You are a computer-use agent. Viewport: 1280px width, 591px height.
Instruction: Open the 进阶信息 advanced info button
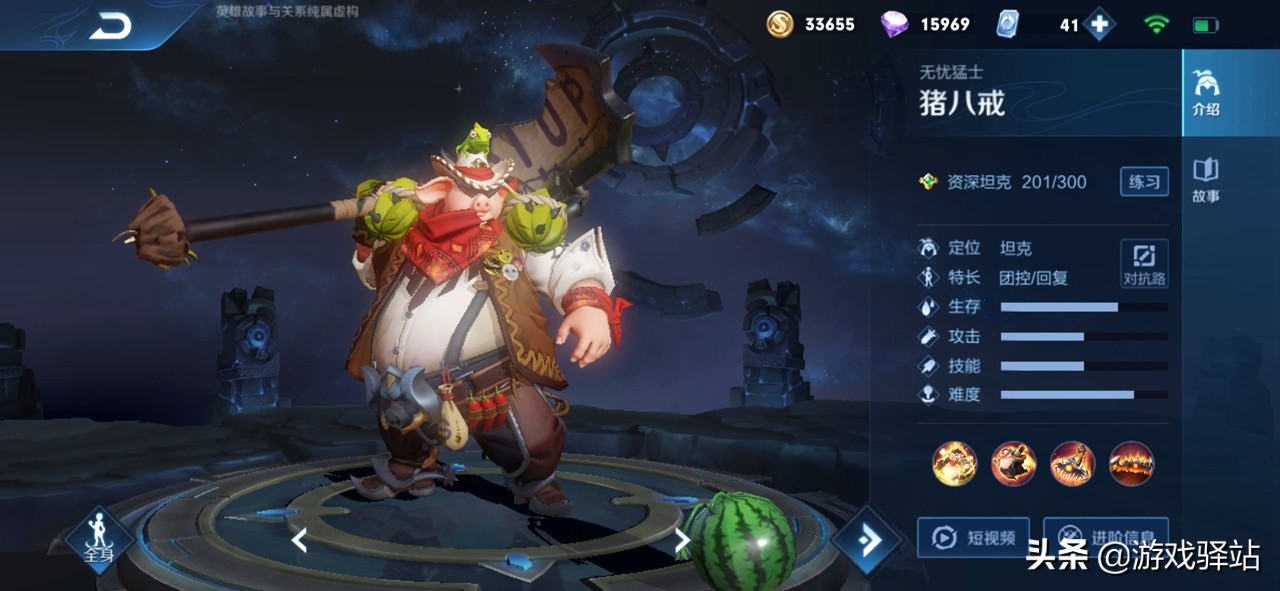[1105, 536]
